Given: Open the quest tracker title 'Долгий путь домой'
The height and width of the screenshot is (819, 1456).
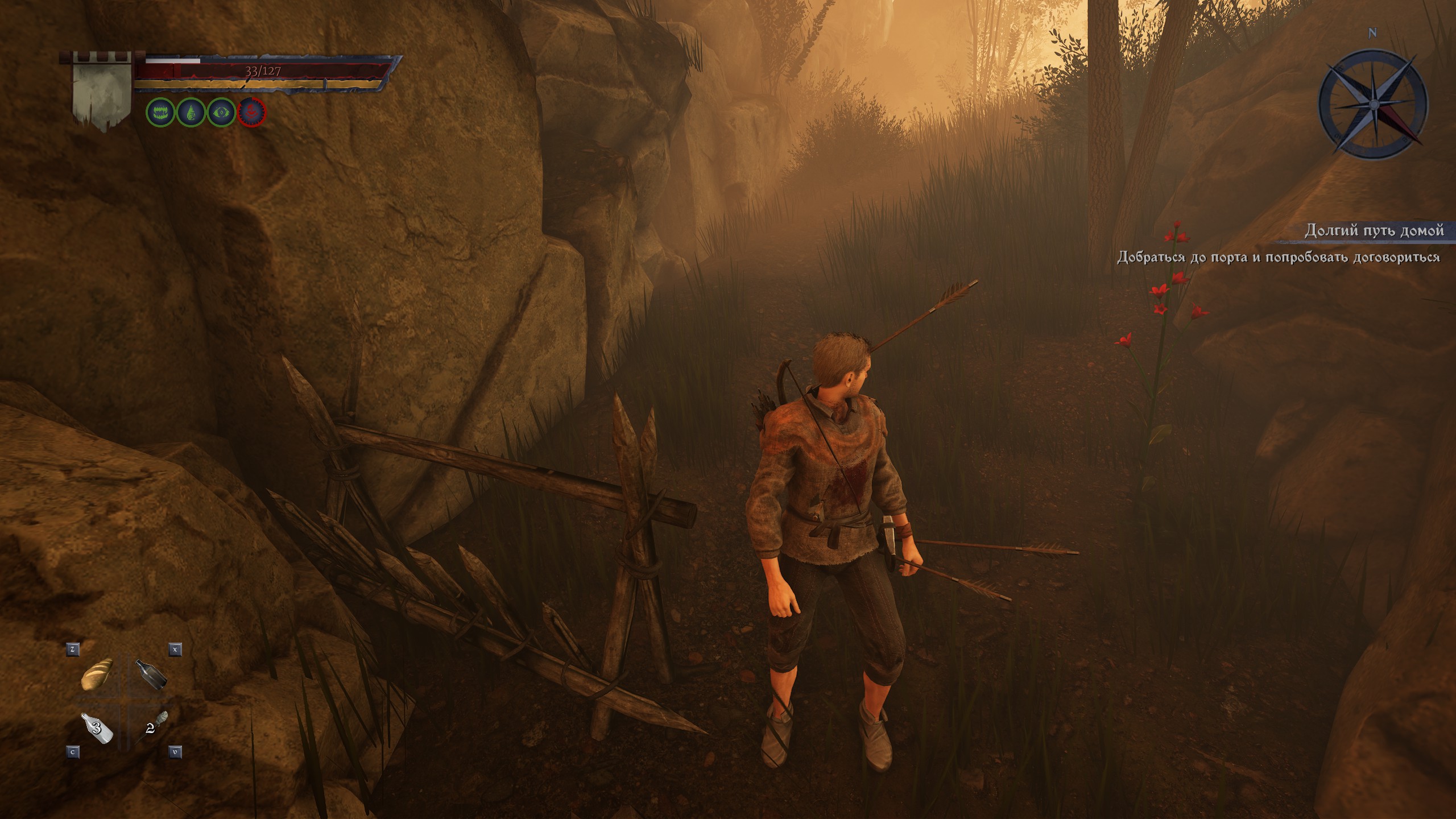Looking at the screenshot, I should point(1374,230).
